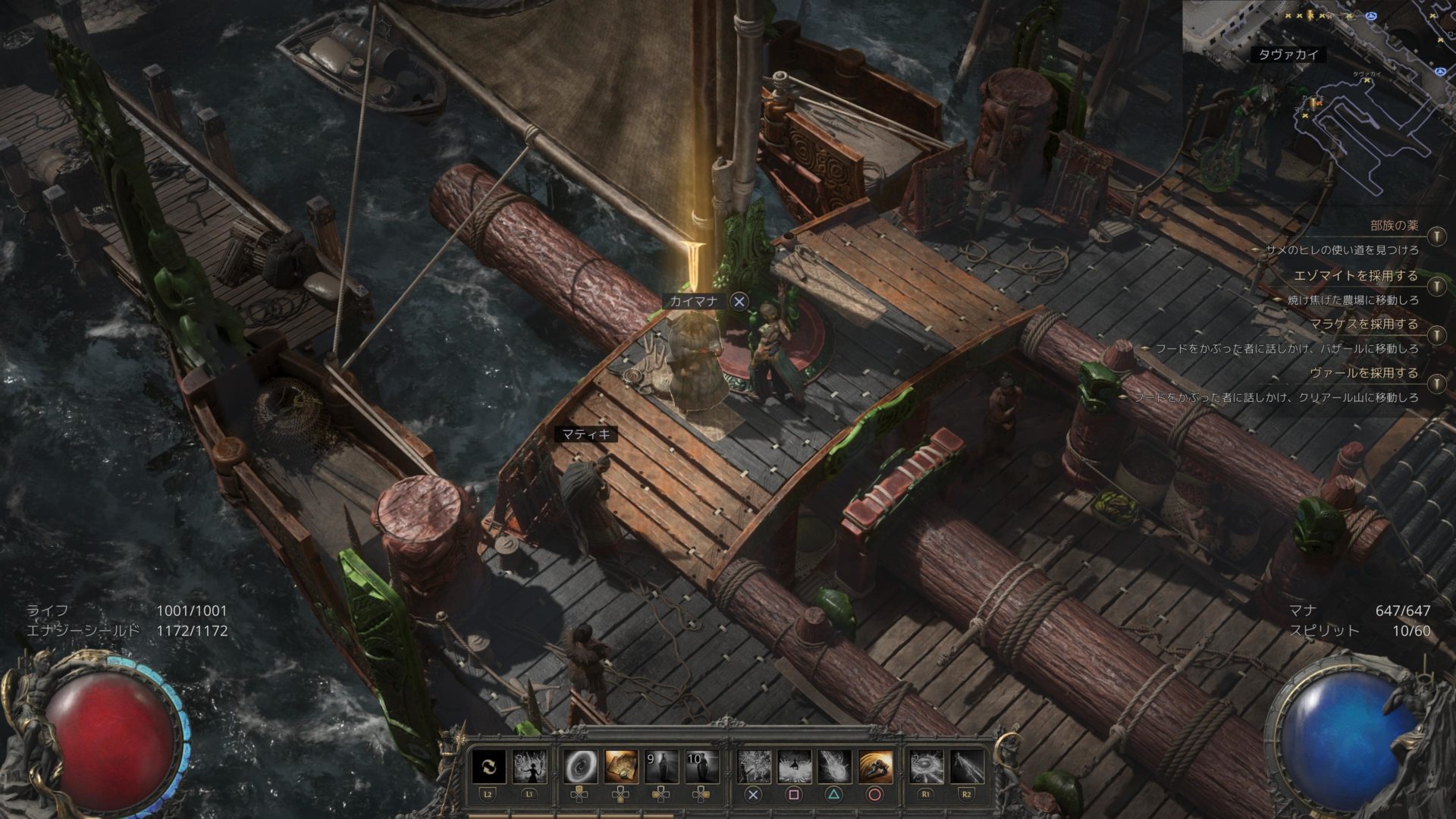This screenshot has height=819, width=1456.
Task: Select the マラケスを採用する quest entry
Action: point(1363,324)
